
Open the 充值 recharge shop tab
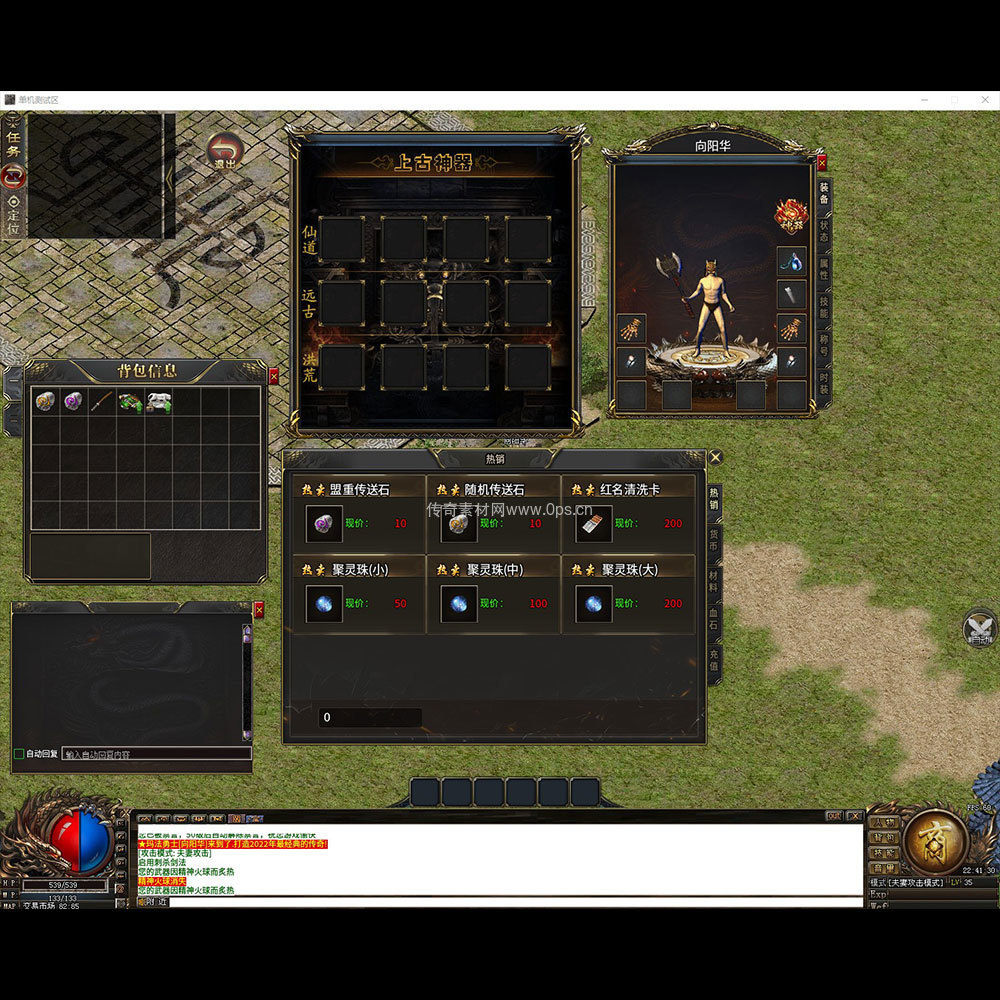tap(714, 659)
